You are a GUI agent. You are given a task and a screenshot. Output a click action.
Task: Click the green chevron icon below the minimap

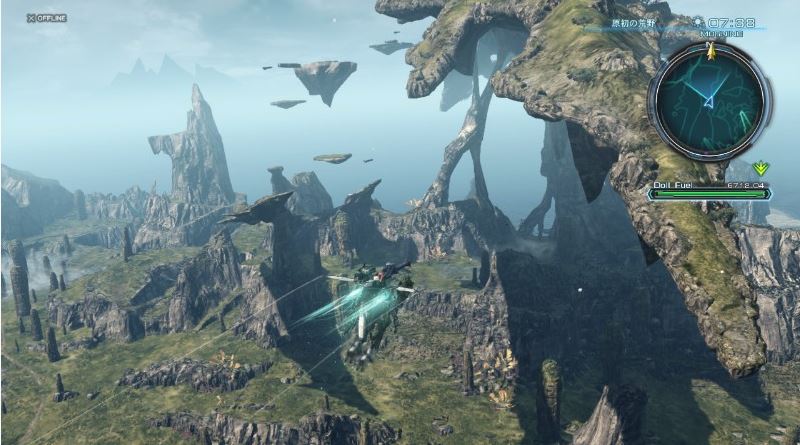coord(760,168)
